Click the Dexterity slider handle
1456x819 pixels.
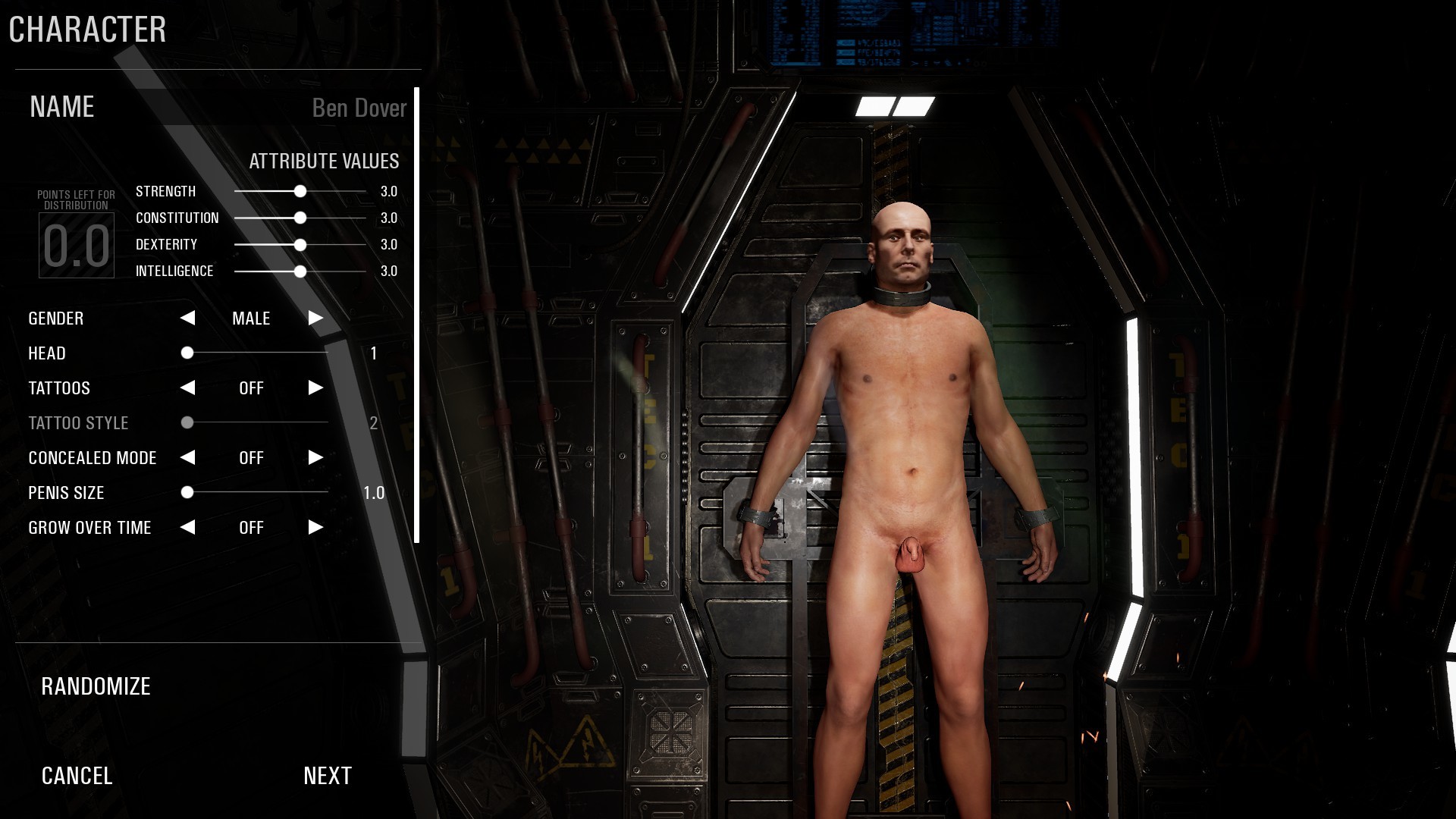coord(300,245)
